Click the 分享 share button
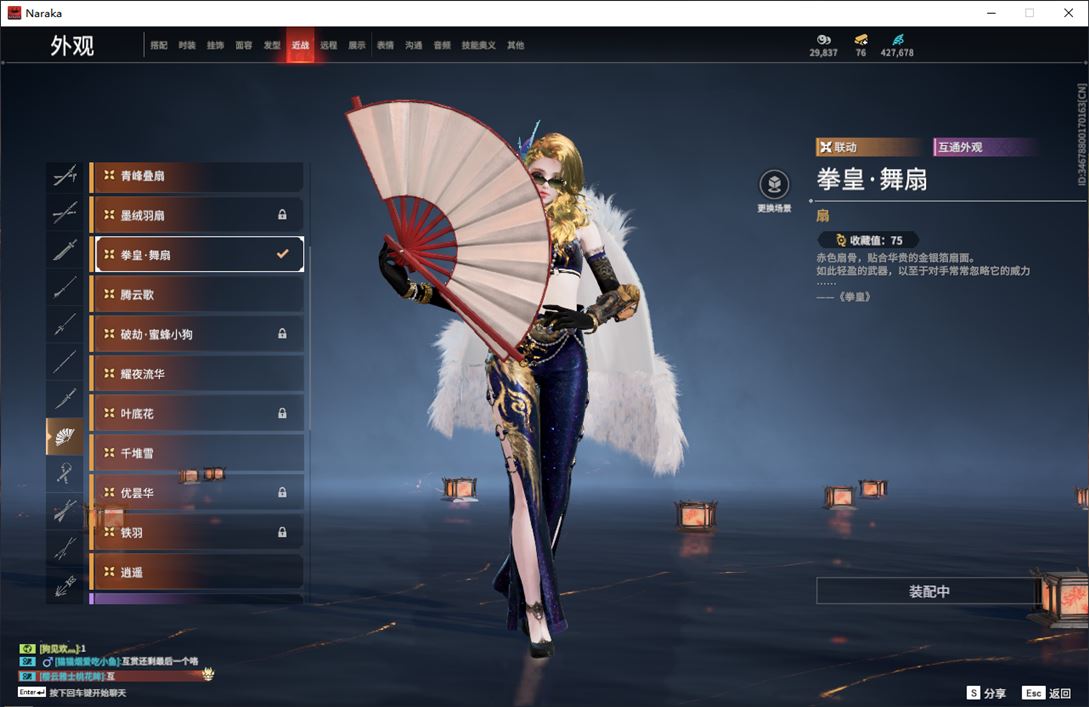The image size is (1089, 707). click(x=986, y=693)
